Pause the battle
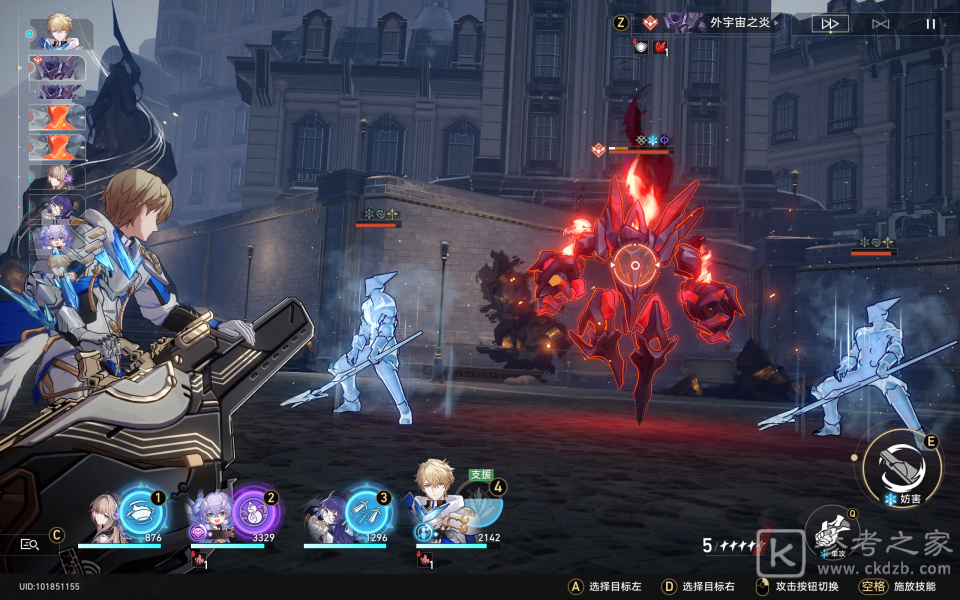Image resolution: width=960 pixels, height=600 pixels. (x=930, y=24)
